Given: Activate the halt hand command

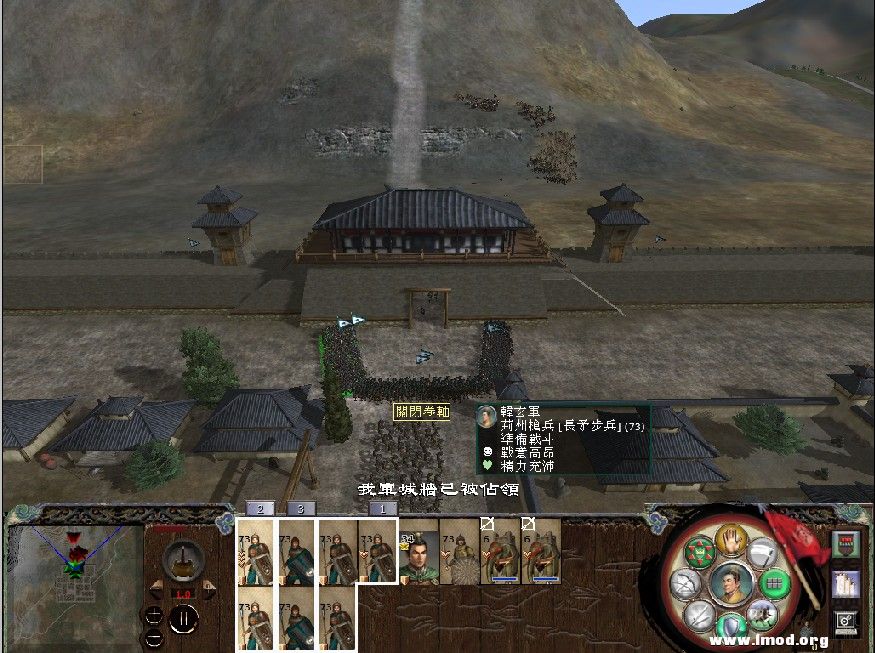Looking at the screenshot, I should click(x=732, y=540).
